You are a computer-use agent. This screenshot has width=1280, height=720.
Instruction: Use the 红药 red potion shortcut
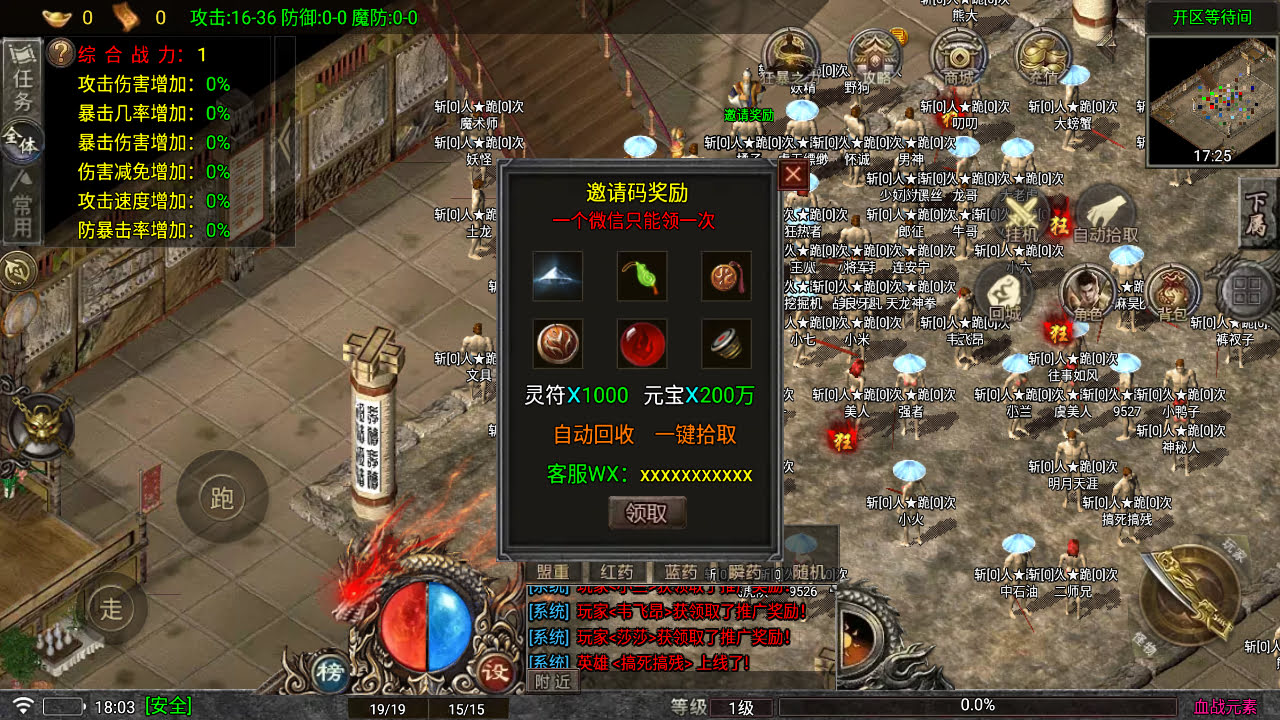(x=617, y=572)
